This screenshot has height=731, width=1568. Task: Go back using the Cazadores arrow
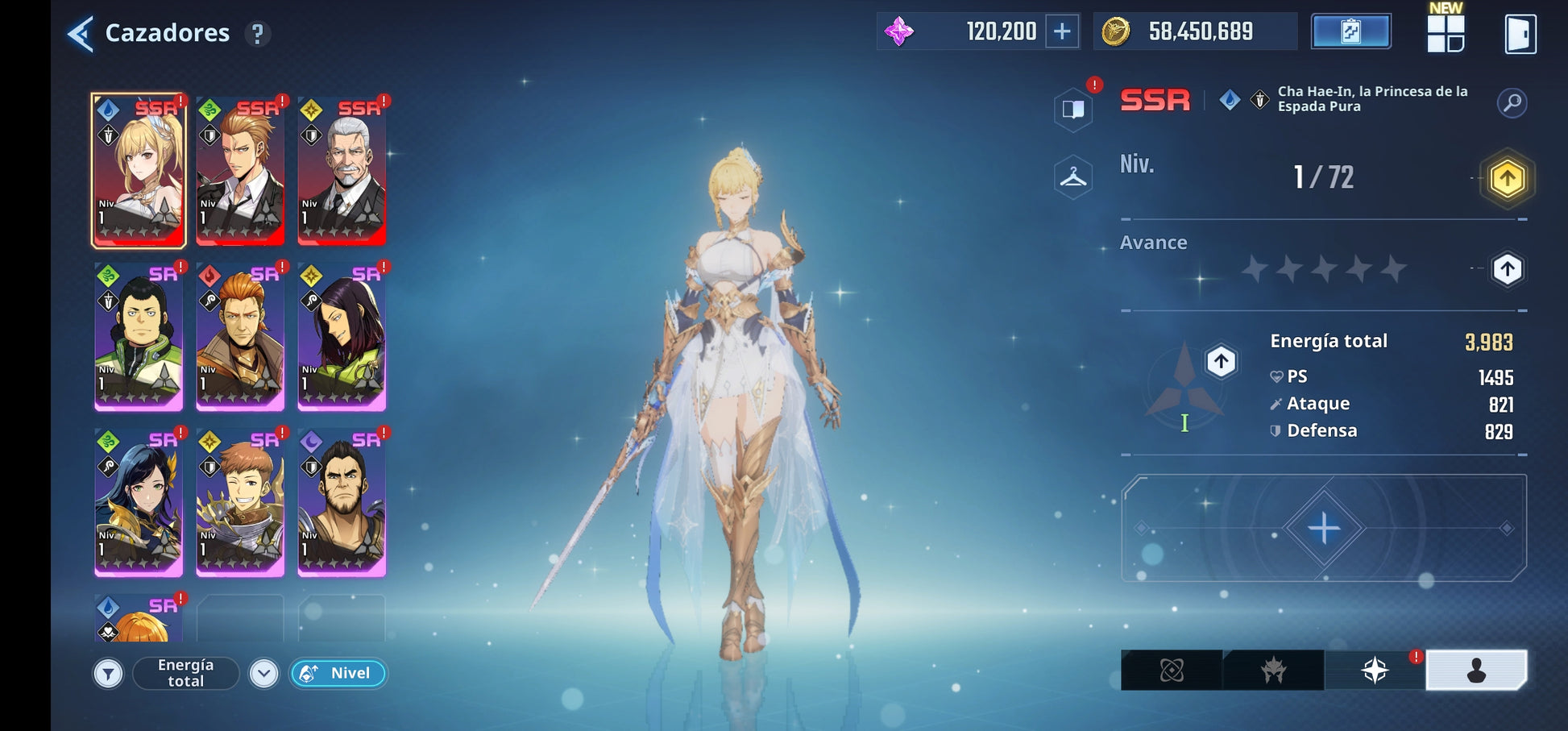[x=81, y=34]
